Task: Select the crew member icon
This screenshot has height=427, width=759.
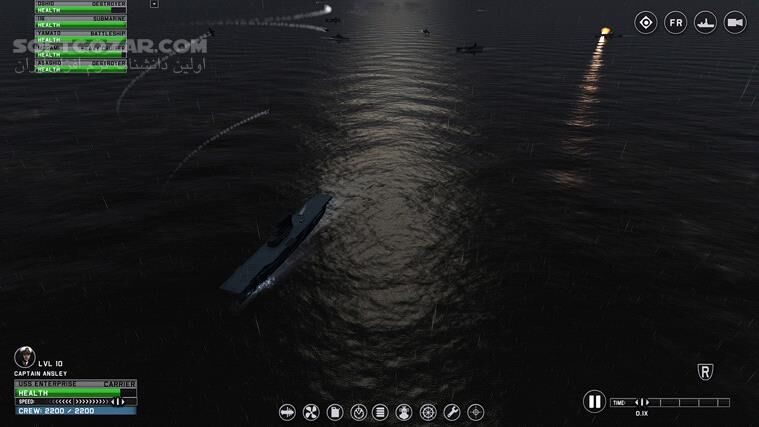Action: (x=404, y=412)
